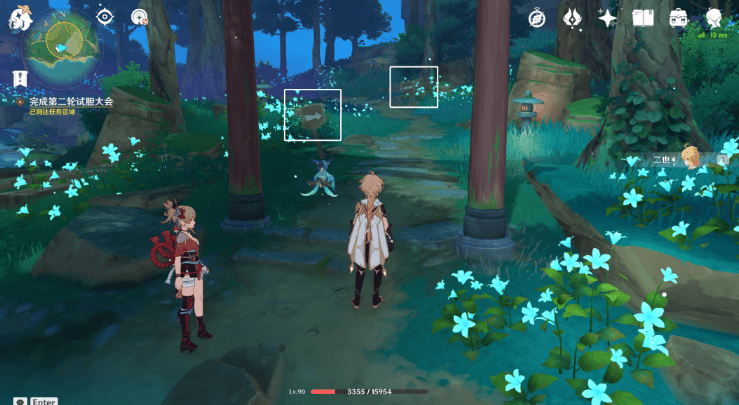Open the quest list exclamation icon
The image size is (739, 405).
tap(19, 78)
